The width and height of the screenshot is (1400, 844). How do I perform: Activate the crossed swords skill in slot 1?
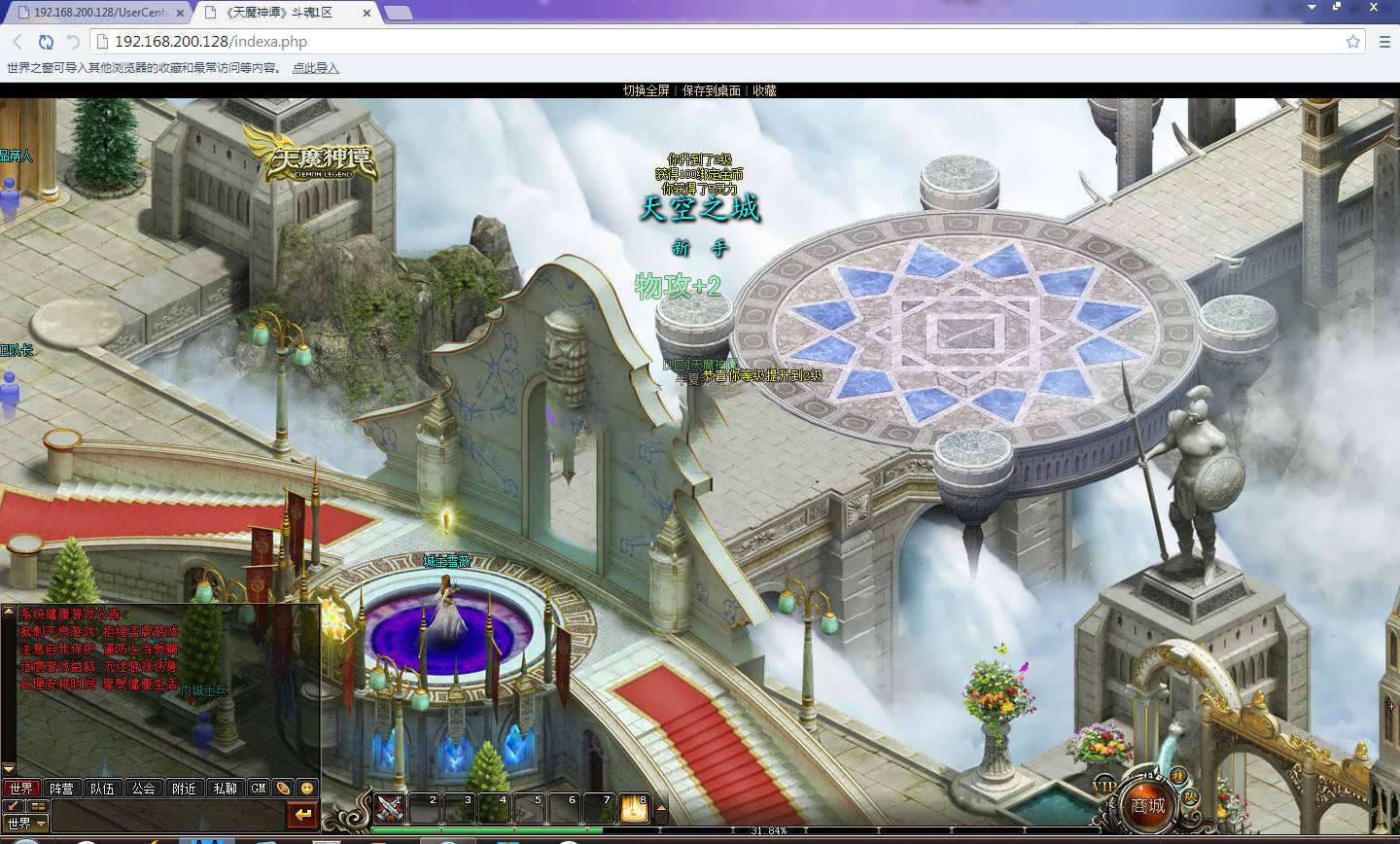390,808
